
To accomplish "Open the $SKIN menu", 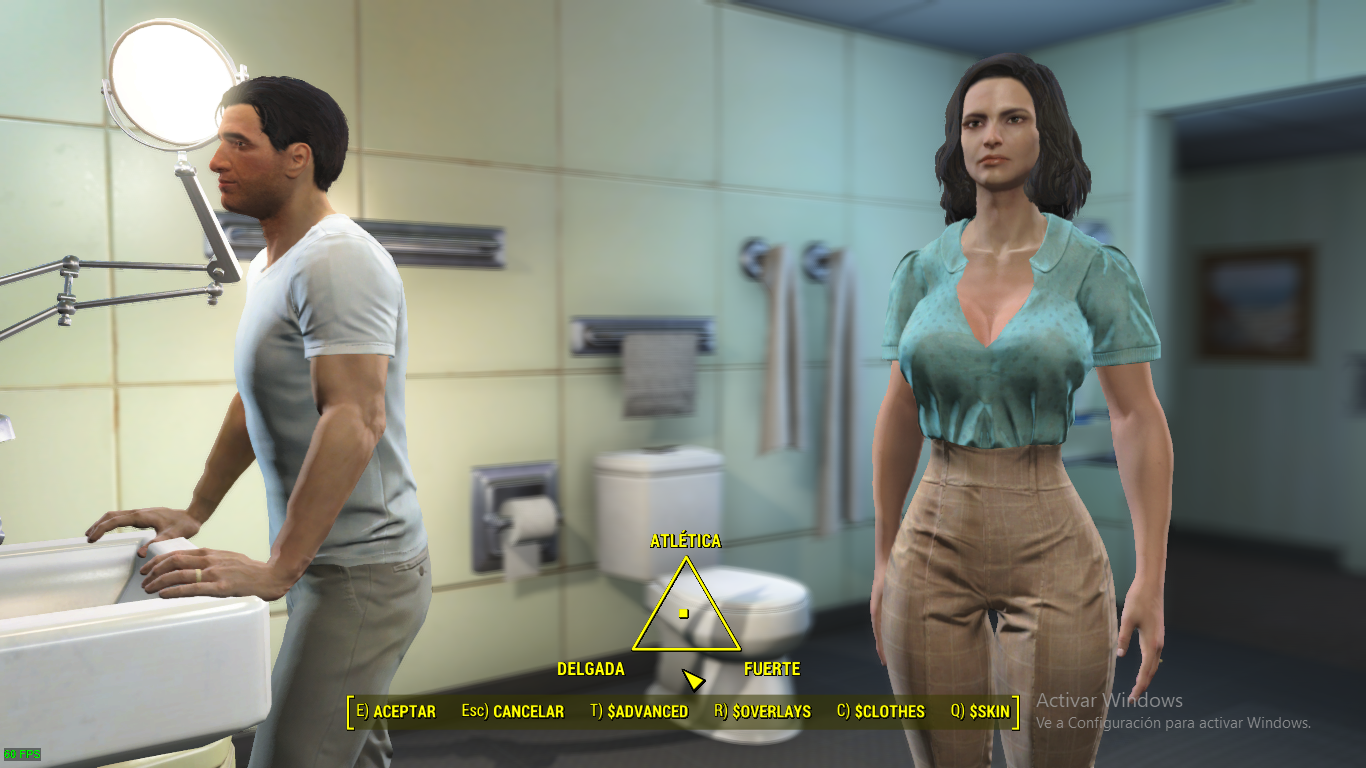I will coord(990,712).
